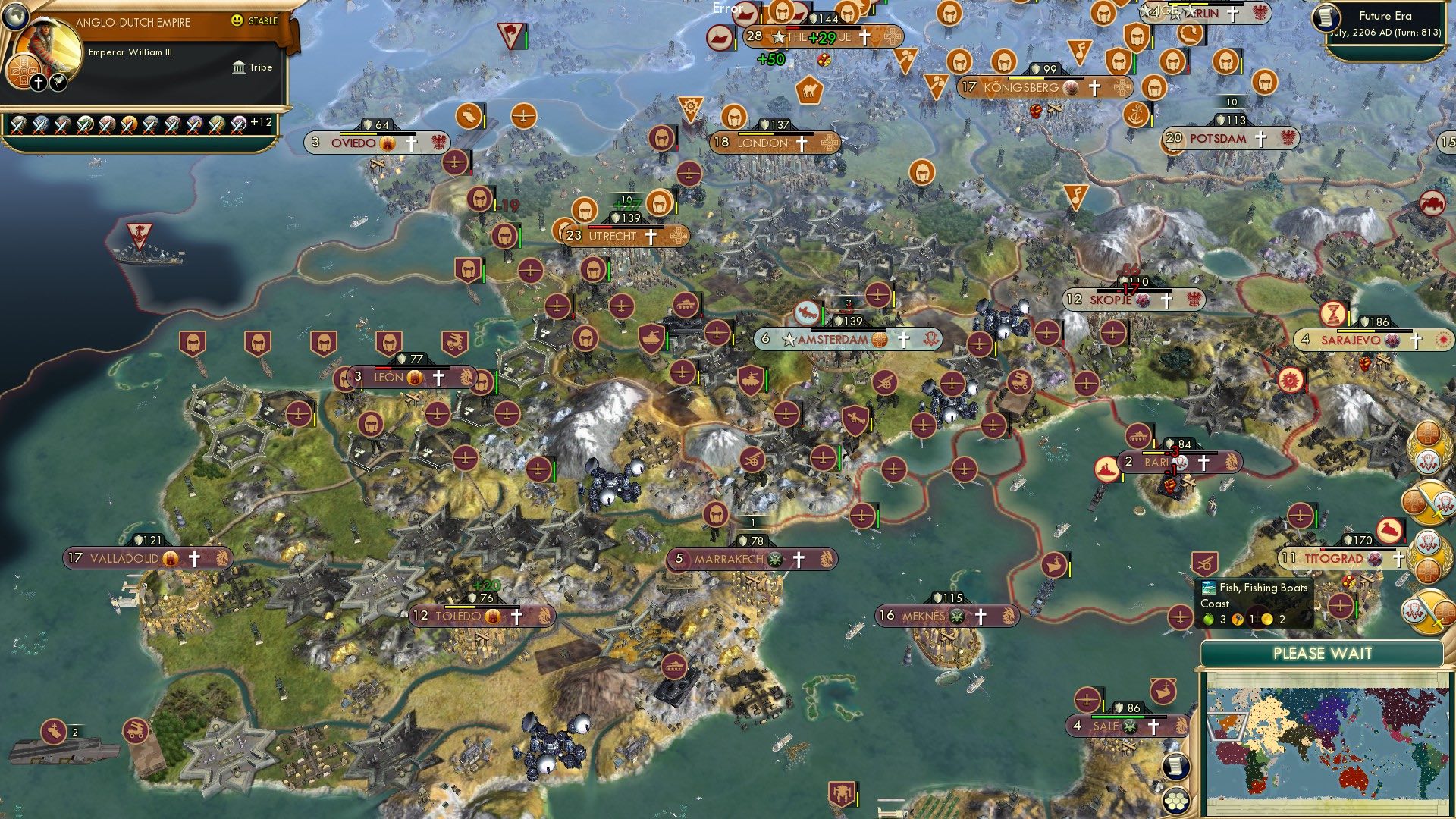Expand the Fish, Fishing Boats tile tooltip
This screenshot has height=819, width=1456.
[1263, 588]
